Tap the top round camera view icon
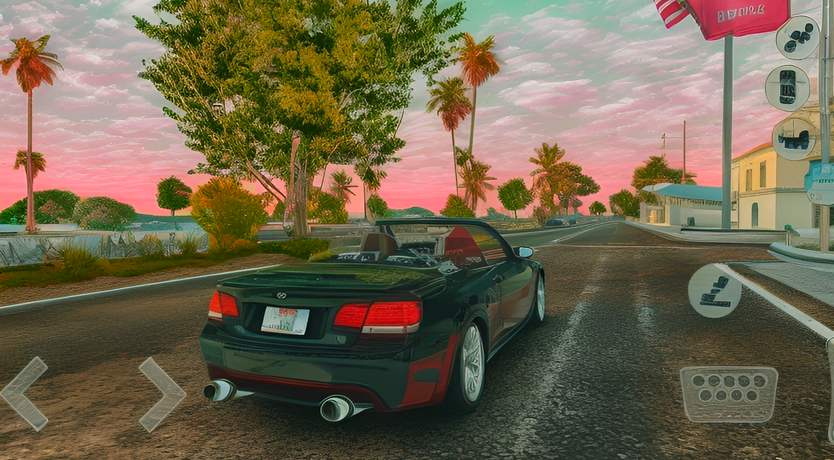This screenshot has width=834, height=460. (x=797, y=38)
